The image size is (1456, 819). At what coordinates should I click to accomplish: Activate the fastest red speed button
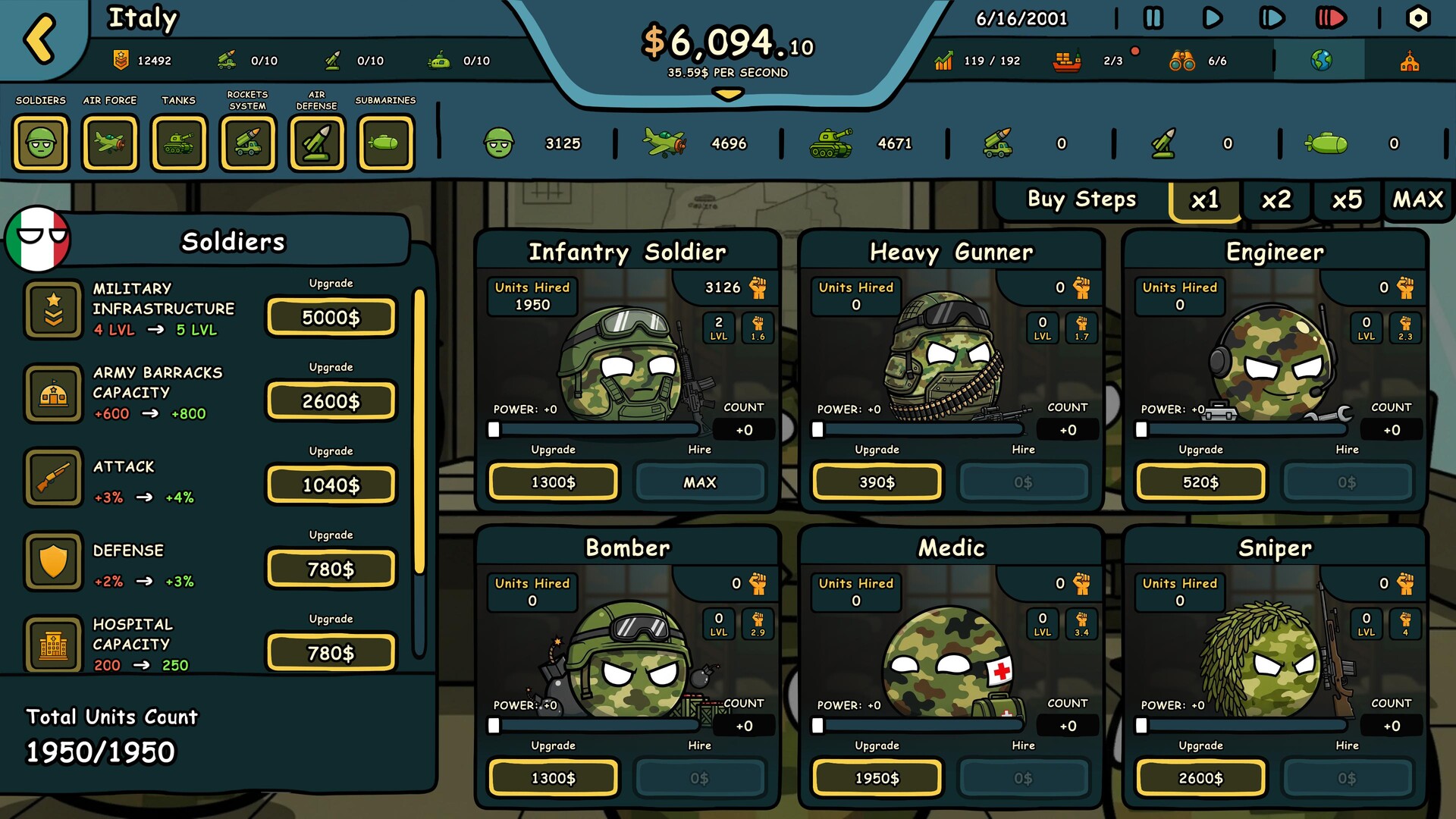pyautogui.click(x=1331, y=18)
